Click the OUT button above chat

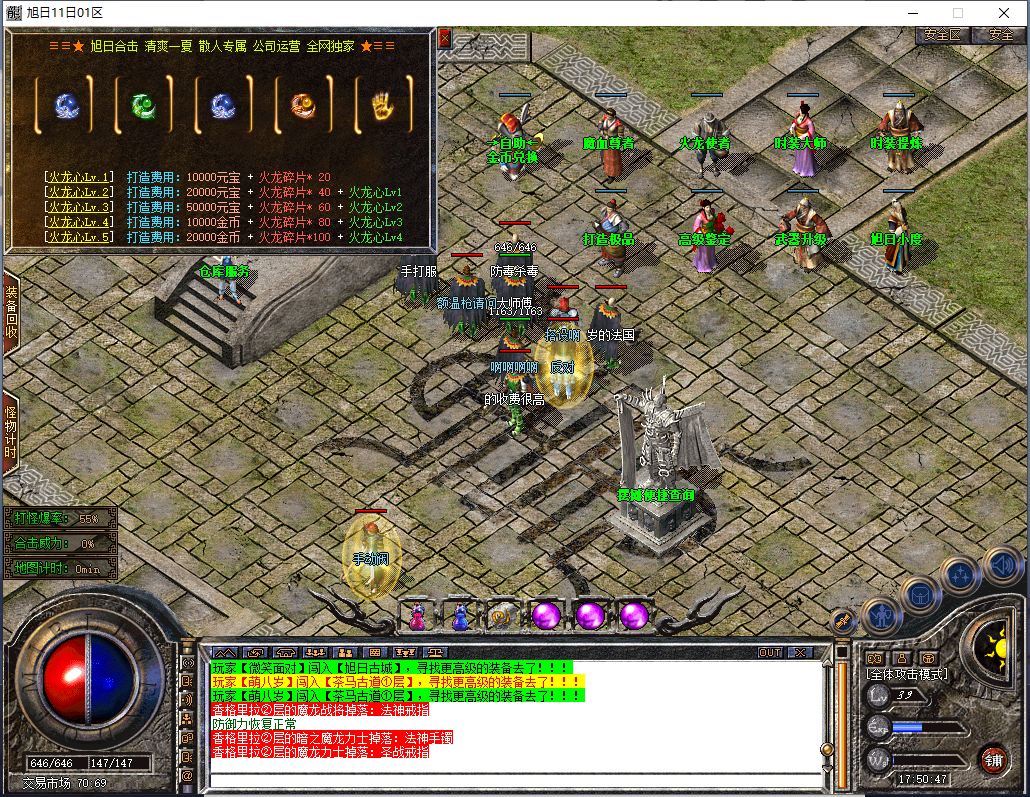pyautogui.click(x=770, y=652)
